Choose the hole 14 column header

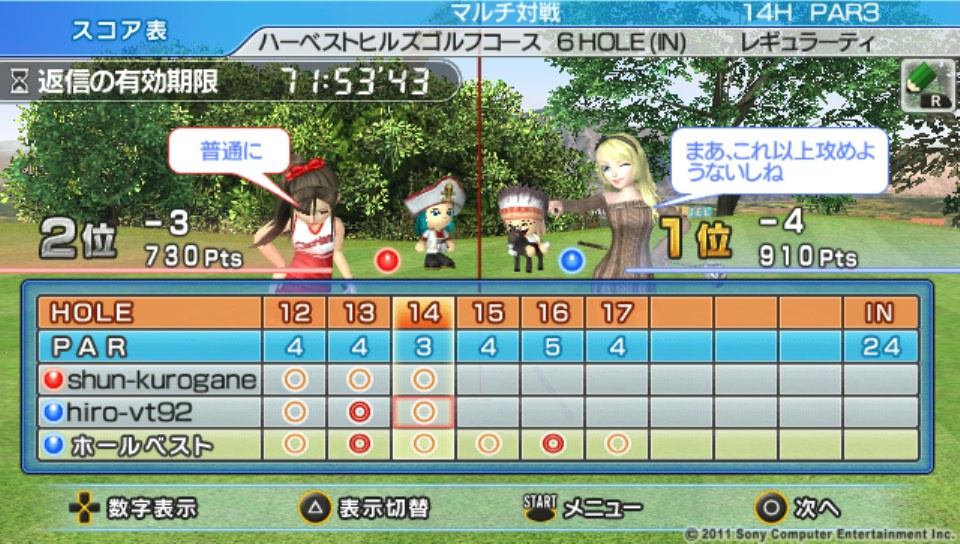pyautogui.click(x=424, y=313)
